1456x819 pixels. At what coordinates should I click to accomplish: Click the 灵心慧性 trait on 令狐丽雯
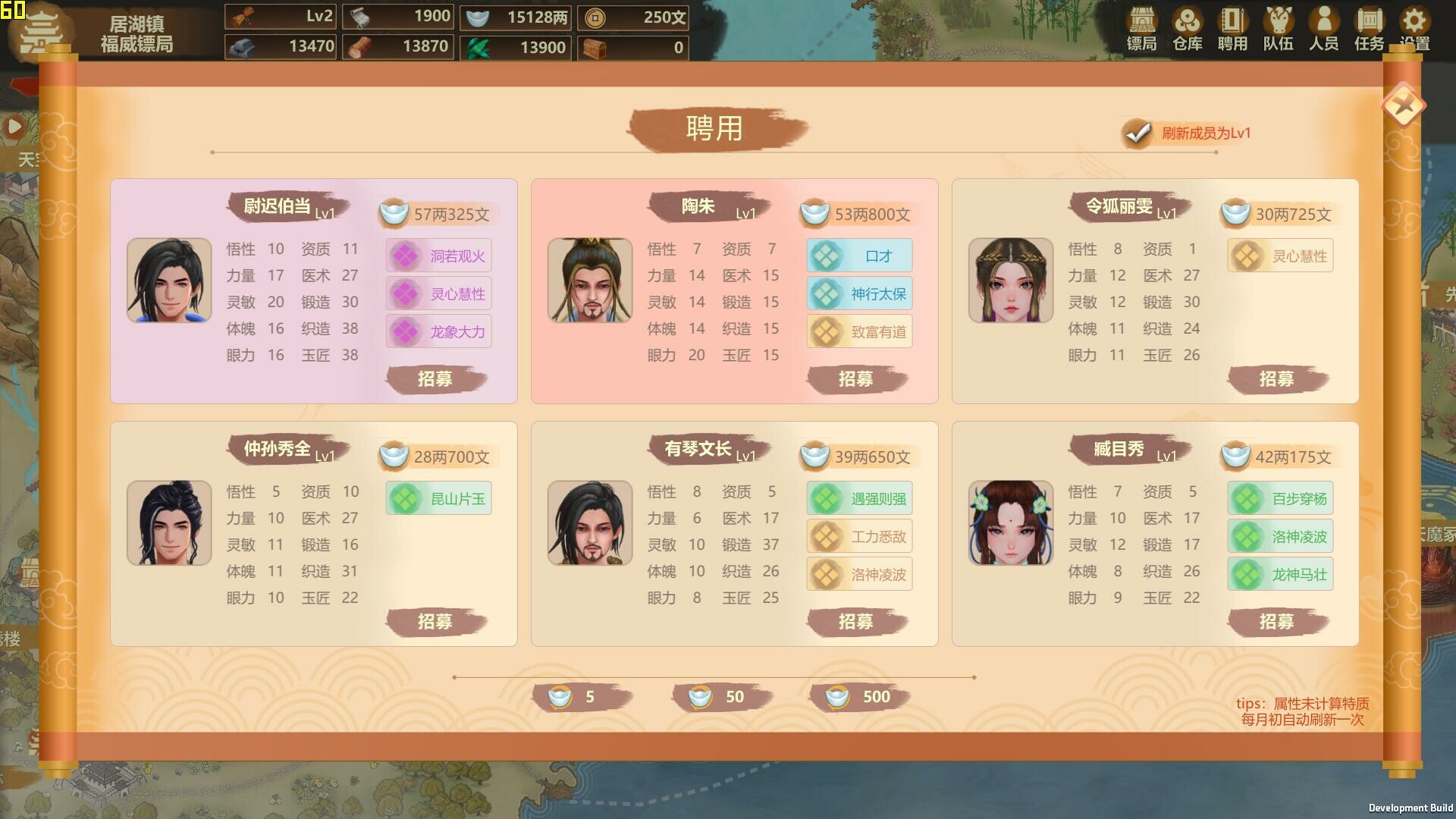pyautogui.click(x=1279, y=256)
